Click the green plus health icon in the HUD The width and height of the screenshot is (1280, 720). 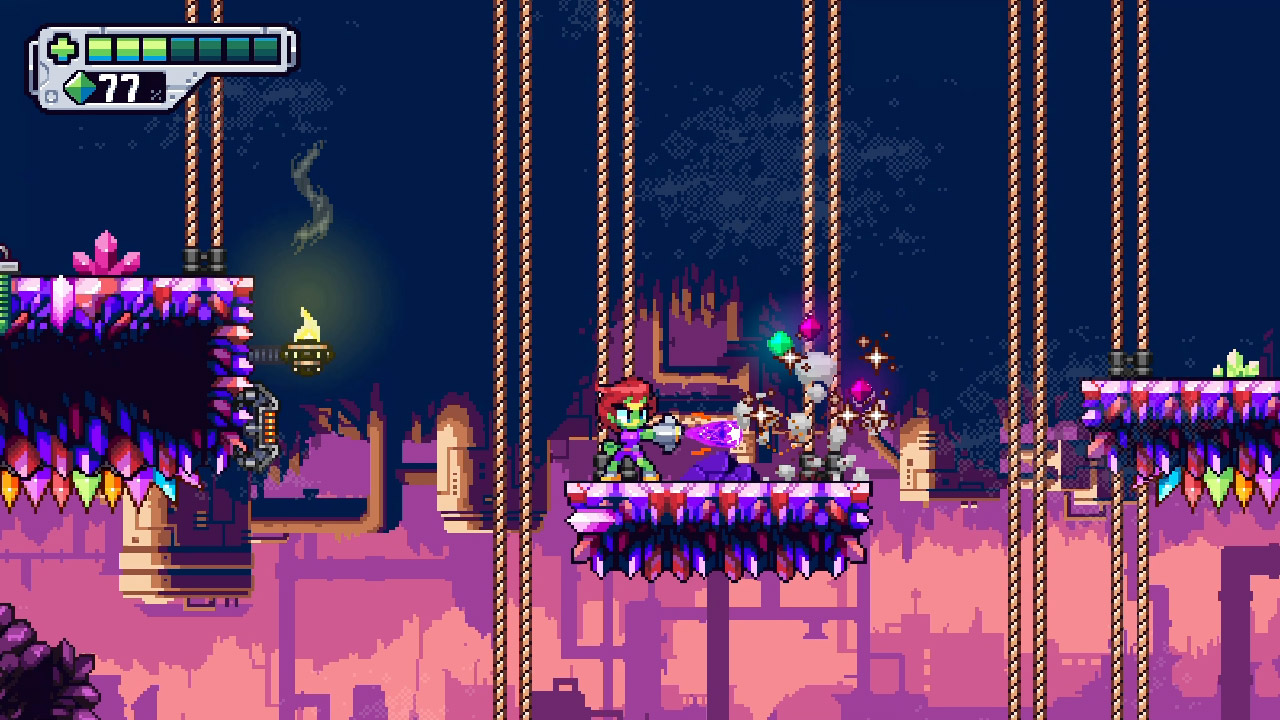(x=62, y=48)
